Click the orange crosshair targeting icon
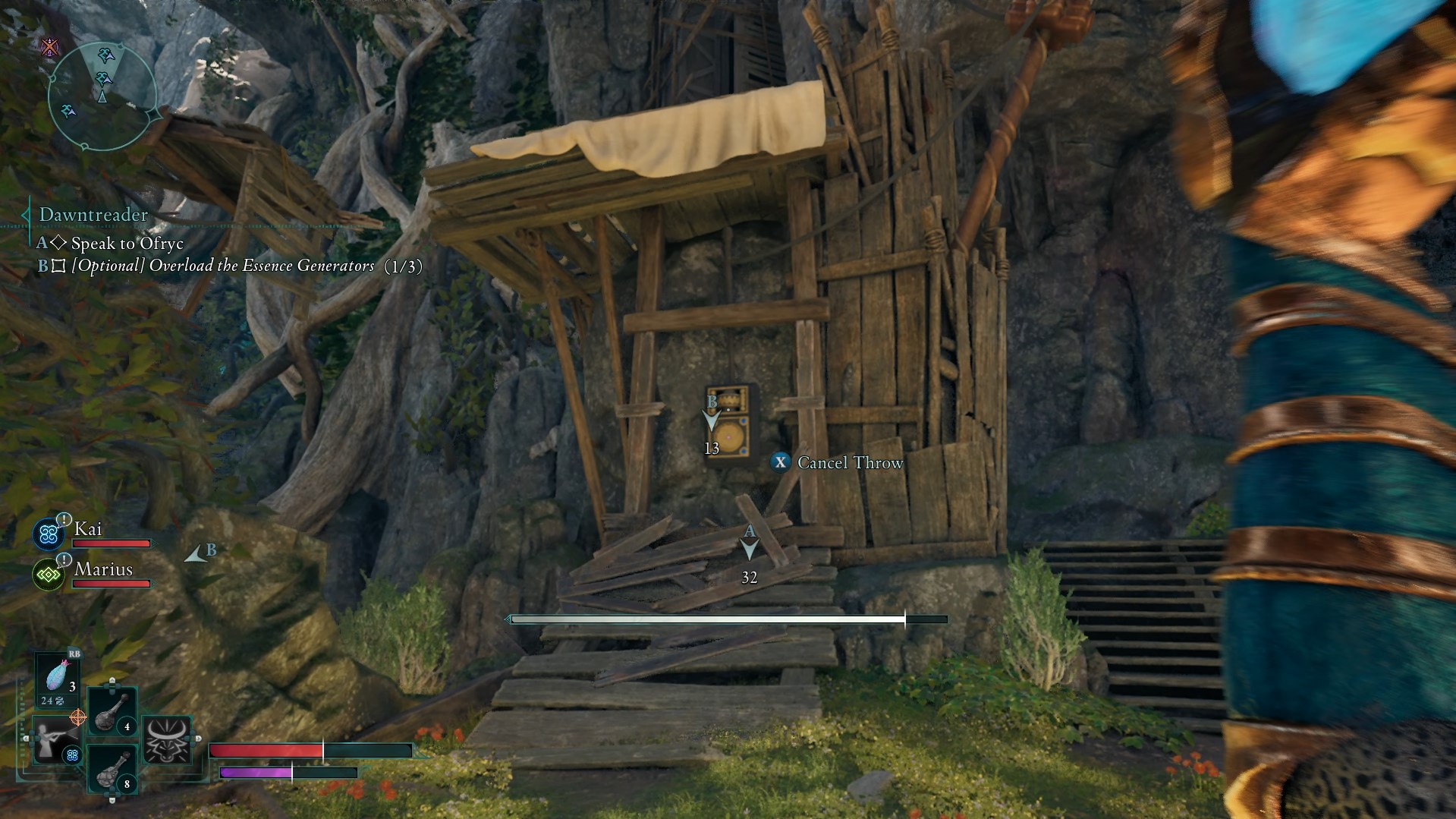 tap(79, 717)
